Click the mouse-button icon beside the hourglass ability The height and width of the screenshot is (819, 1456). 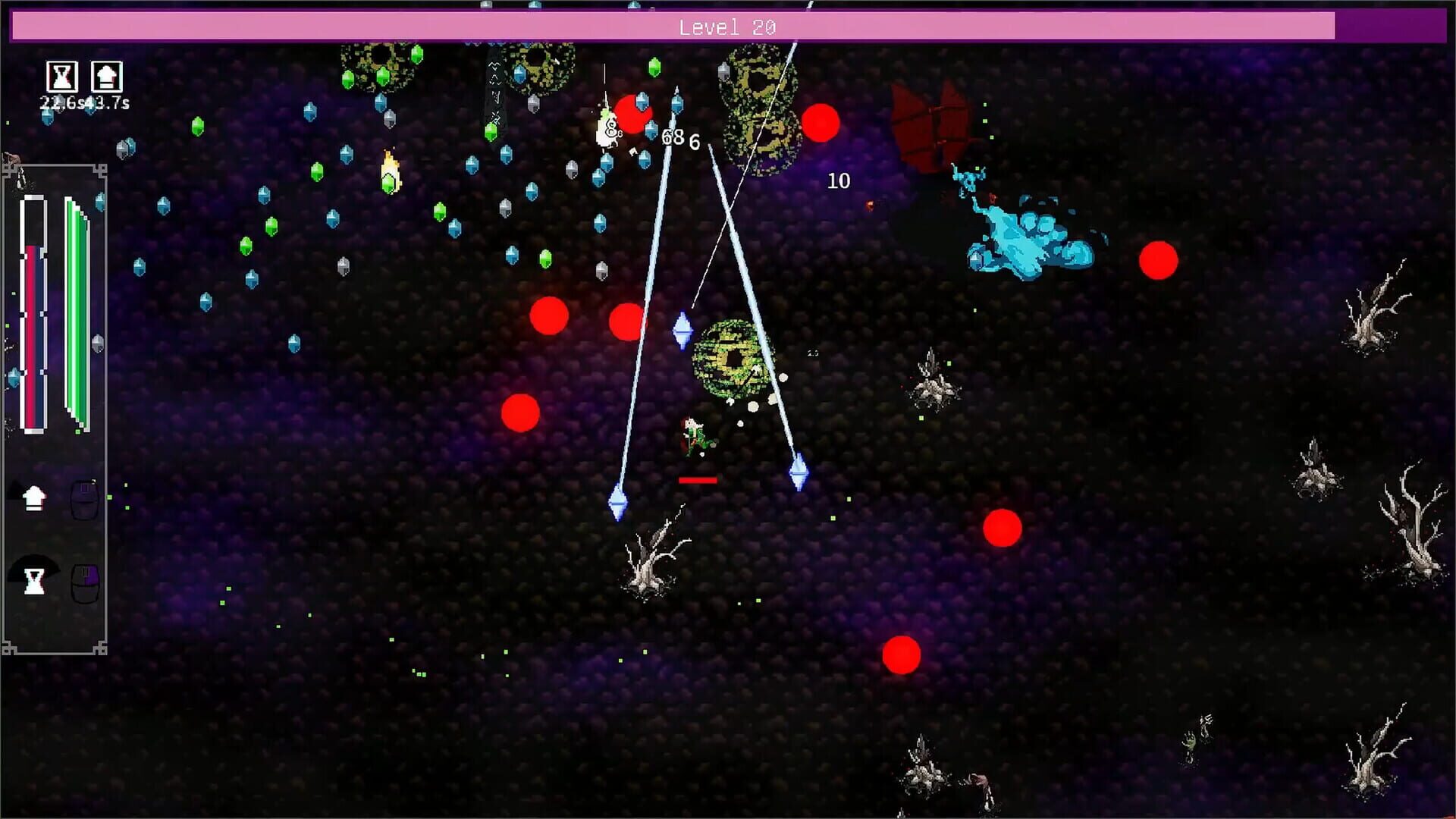coord(85,584)
